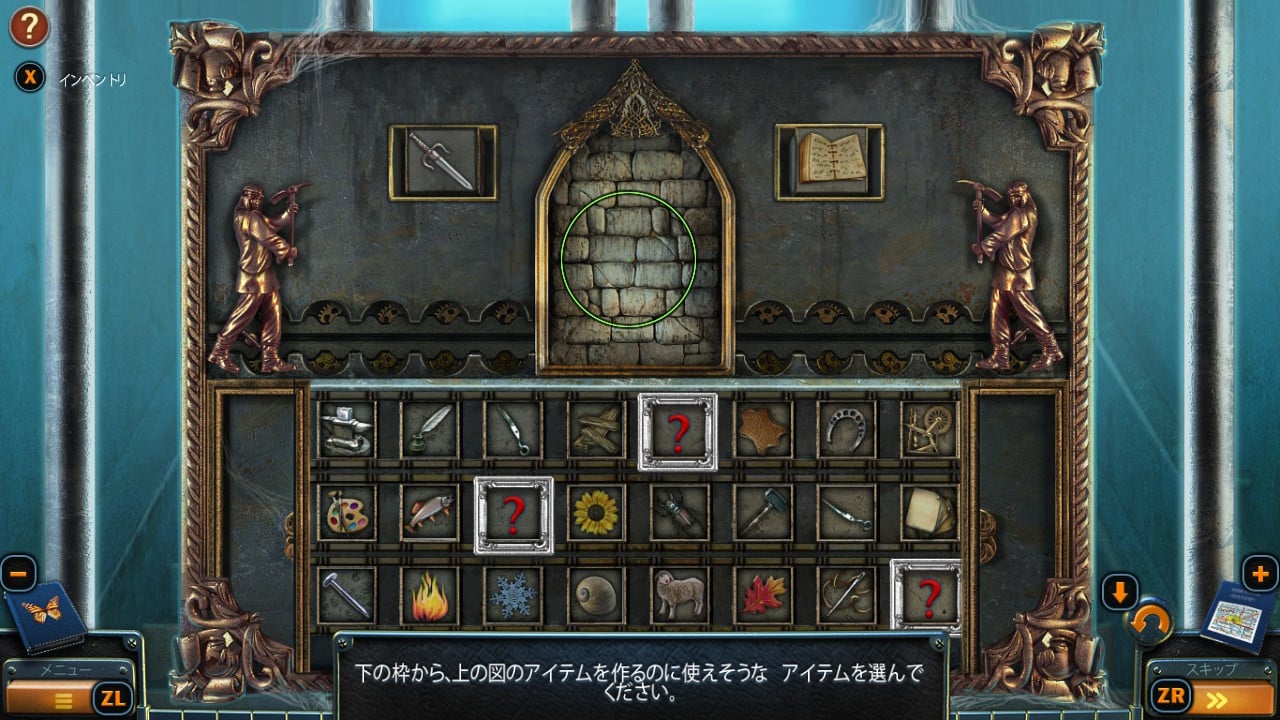Viewport: 1280px width, 720px height.
Task: Open the help question mark button
Action: click(29, 27)
